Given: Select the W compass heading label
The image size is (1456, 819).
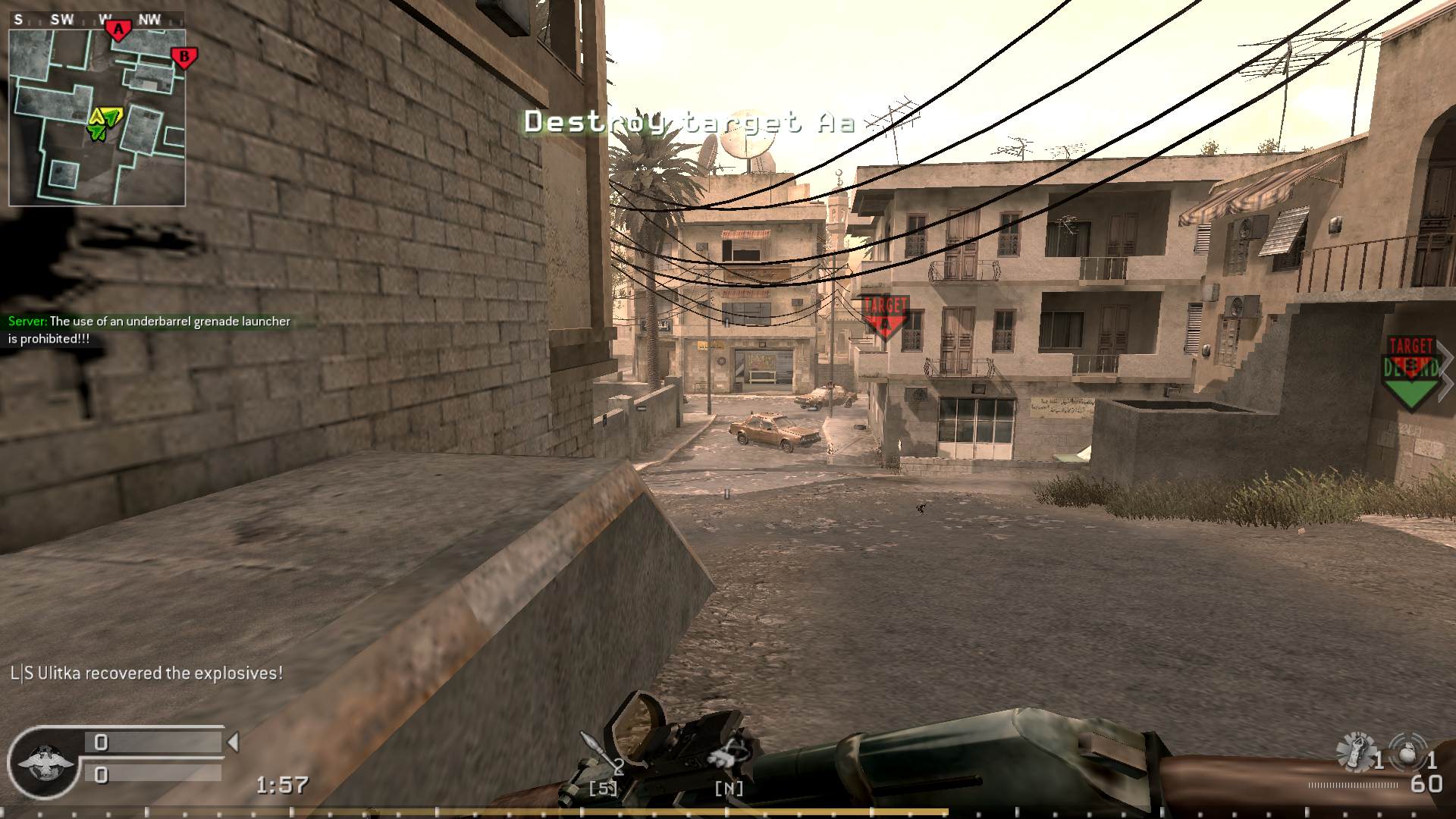Looking at the screenshot, I should (x=105, y=20).
